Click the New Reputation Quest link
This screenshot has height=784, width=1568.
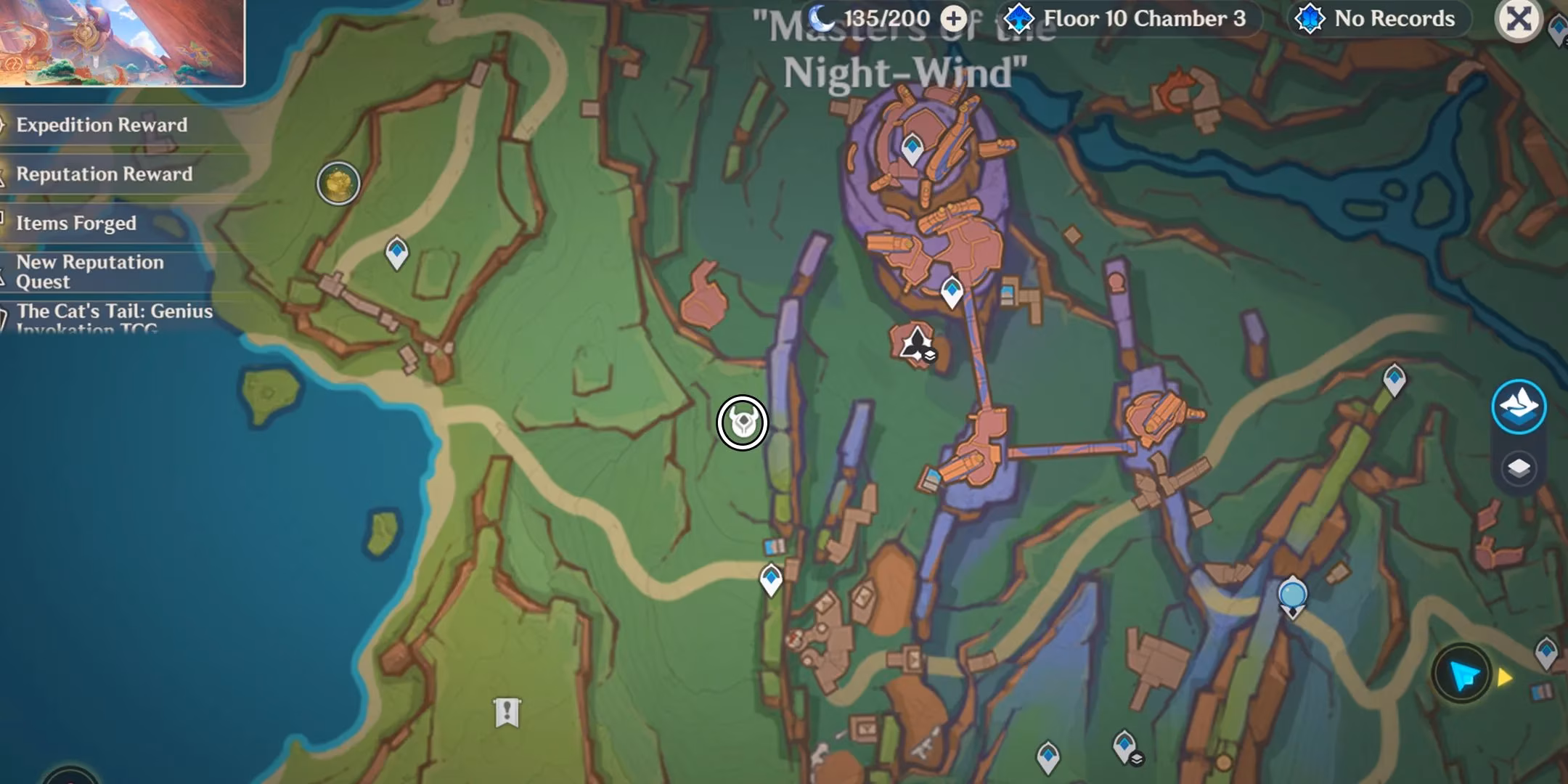89,272
